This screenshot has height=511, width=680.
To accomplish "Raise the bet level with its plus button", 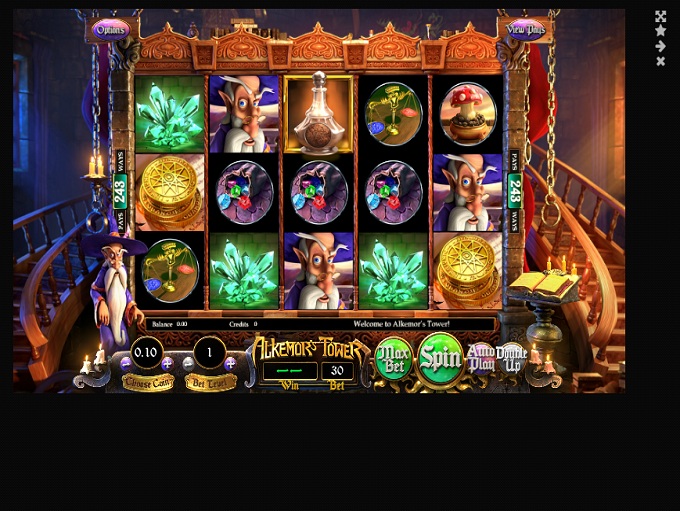I will [x=231, y=364].
